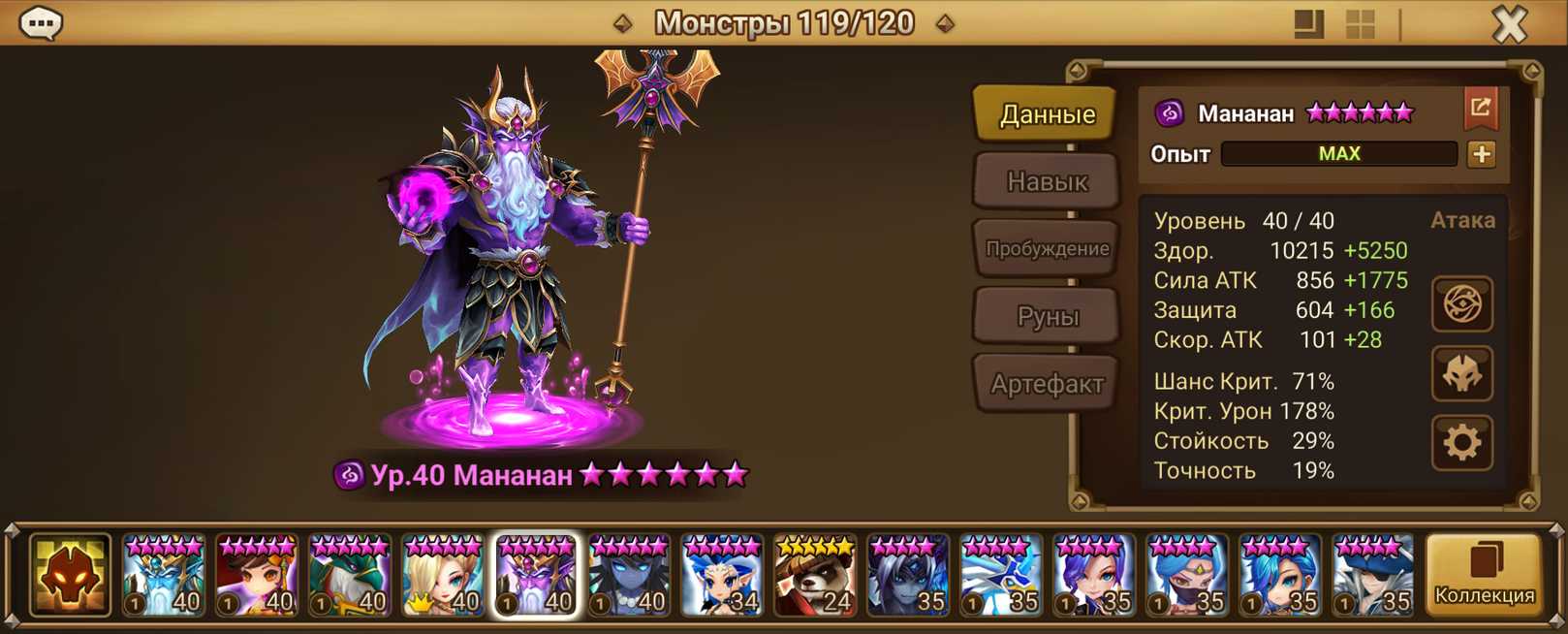Screen dimensions: 1568x634
Task: Open the gear settings button
Action: tap(1461, 443)
